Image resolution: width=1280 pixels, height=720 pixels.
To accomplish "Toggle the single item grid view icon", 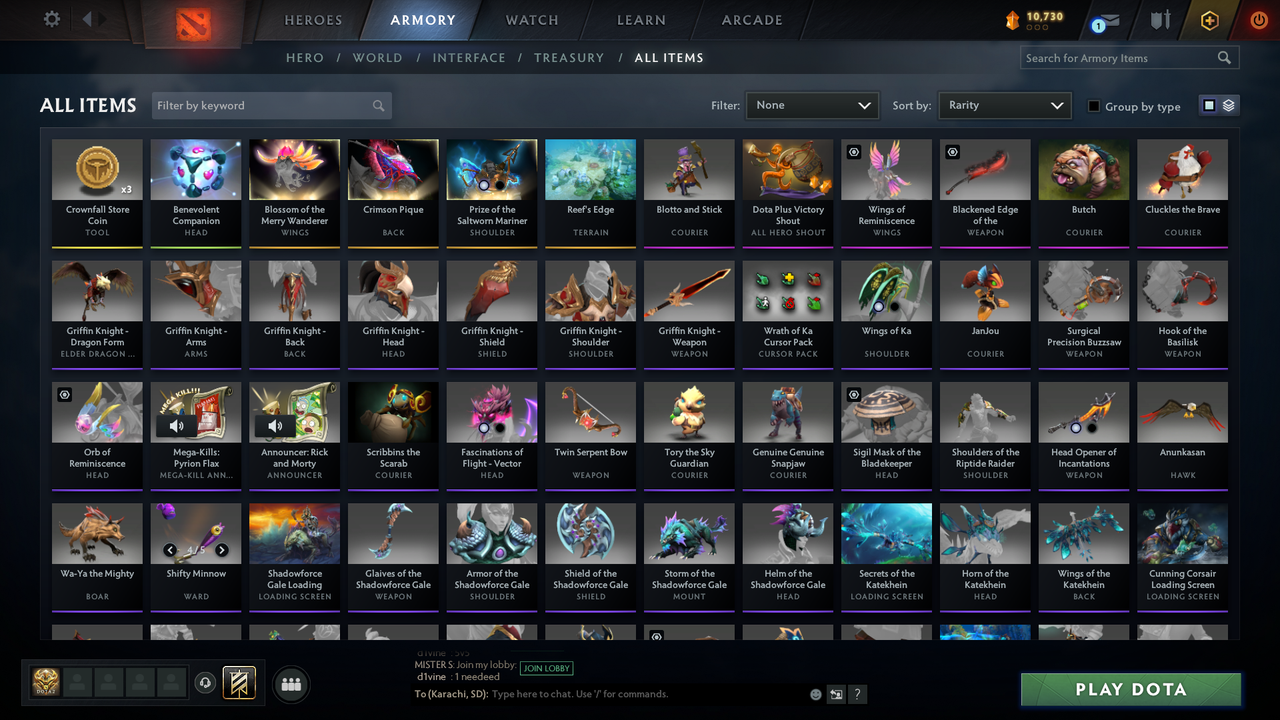I will (x=1207, y=105).
